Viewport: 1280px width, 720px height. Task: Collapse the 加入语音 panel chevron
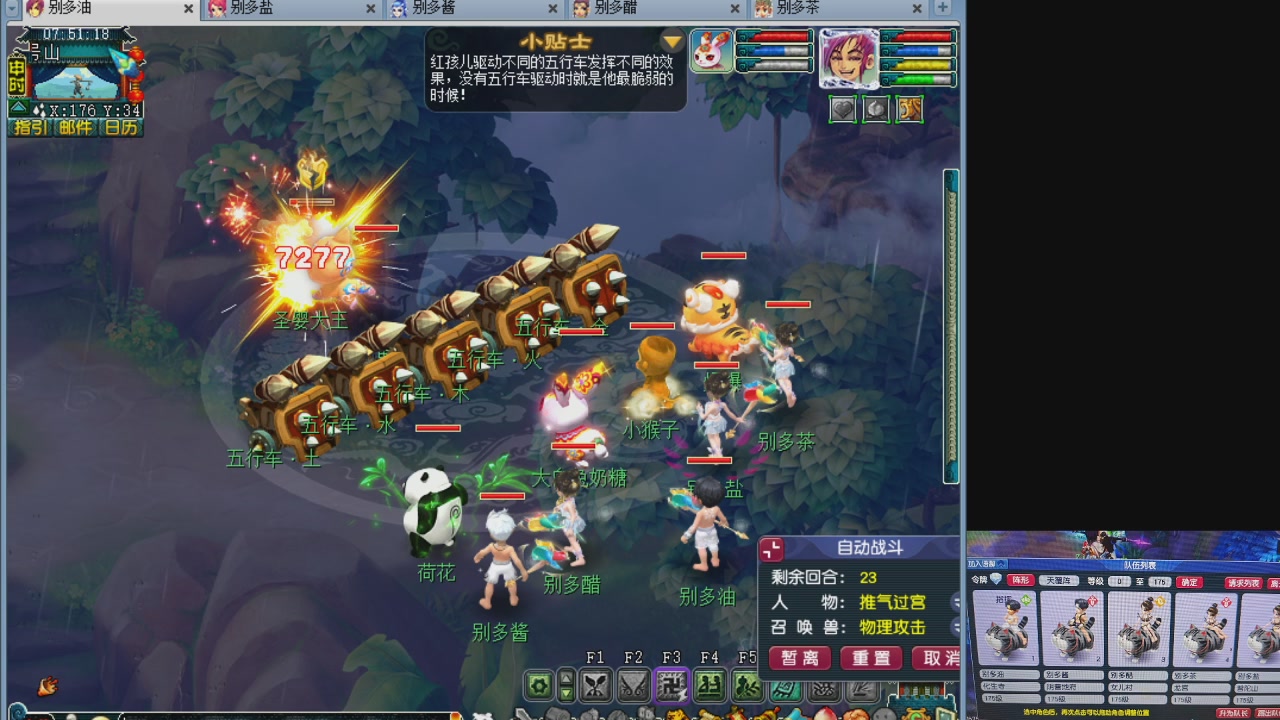pos(1001,562)
